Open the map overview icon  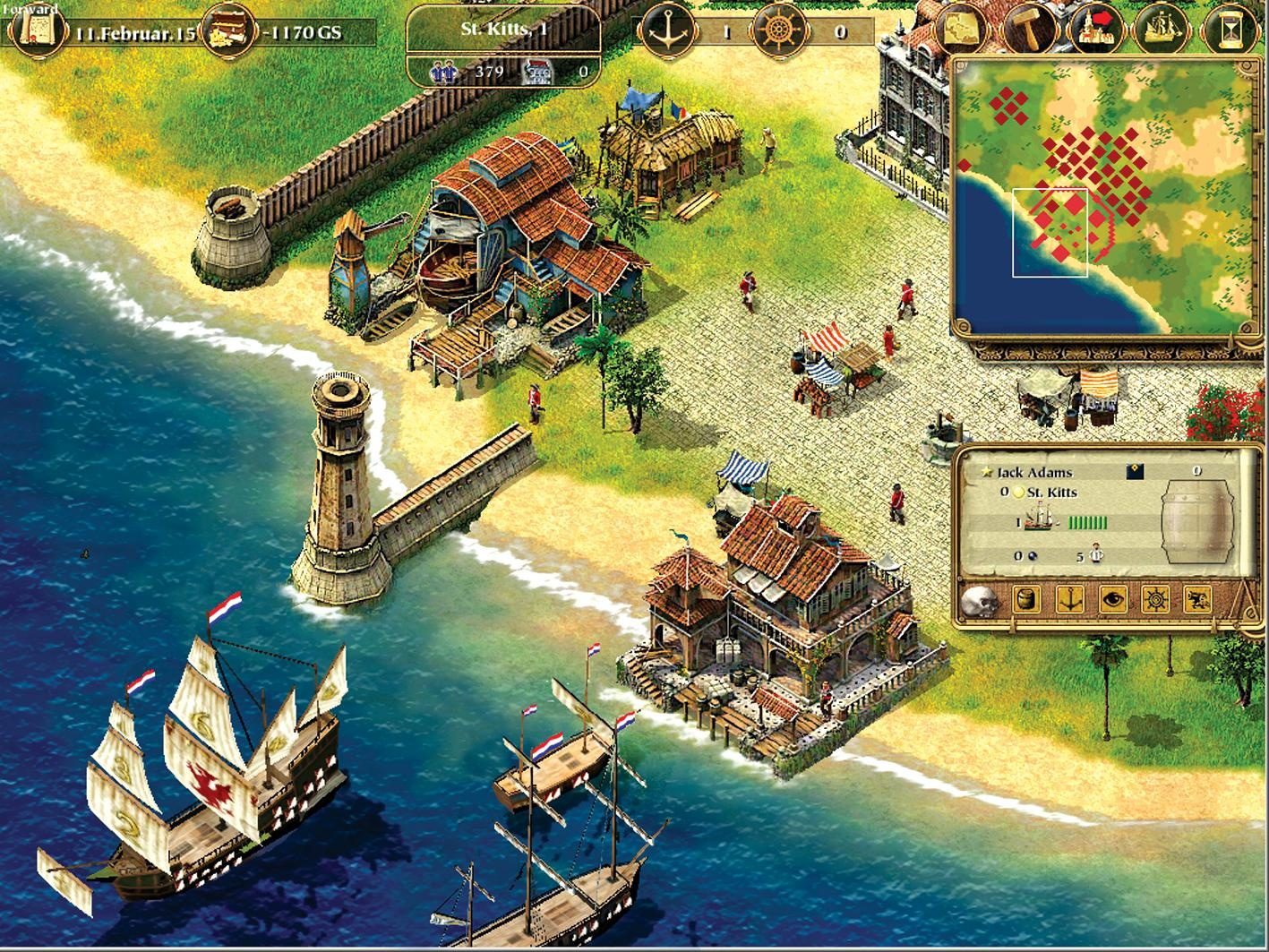coord(960,27)
